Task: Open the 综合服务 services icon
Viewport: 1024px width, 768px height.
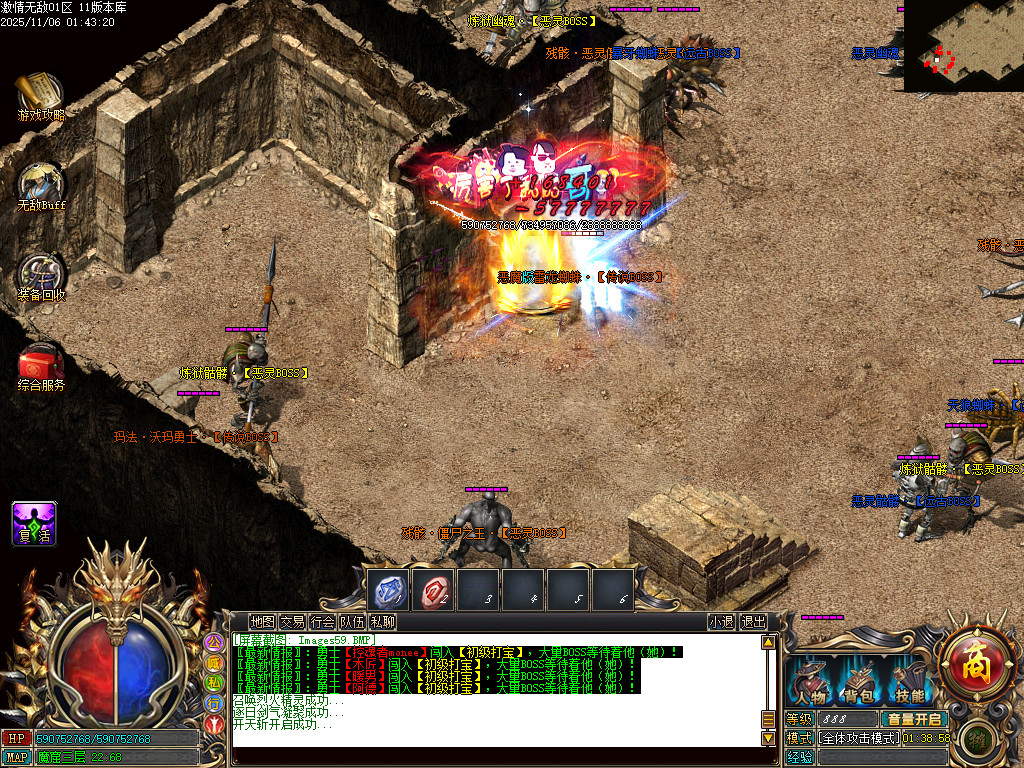Action: (x=41, y=363)
